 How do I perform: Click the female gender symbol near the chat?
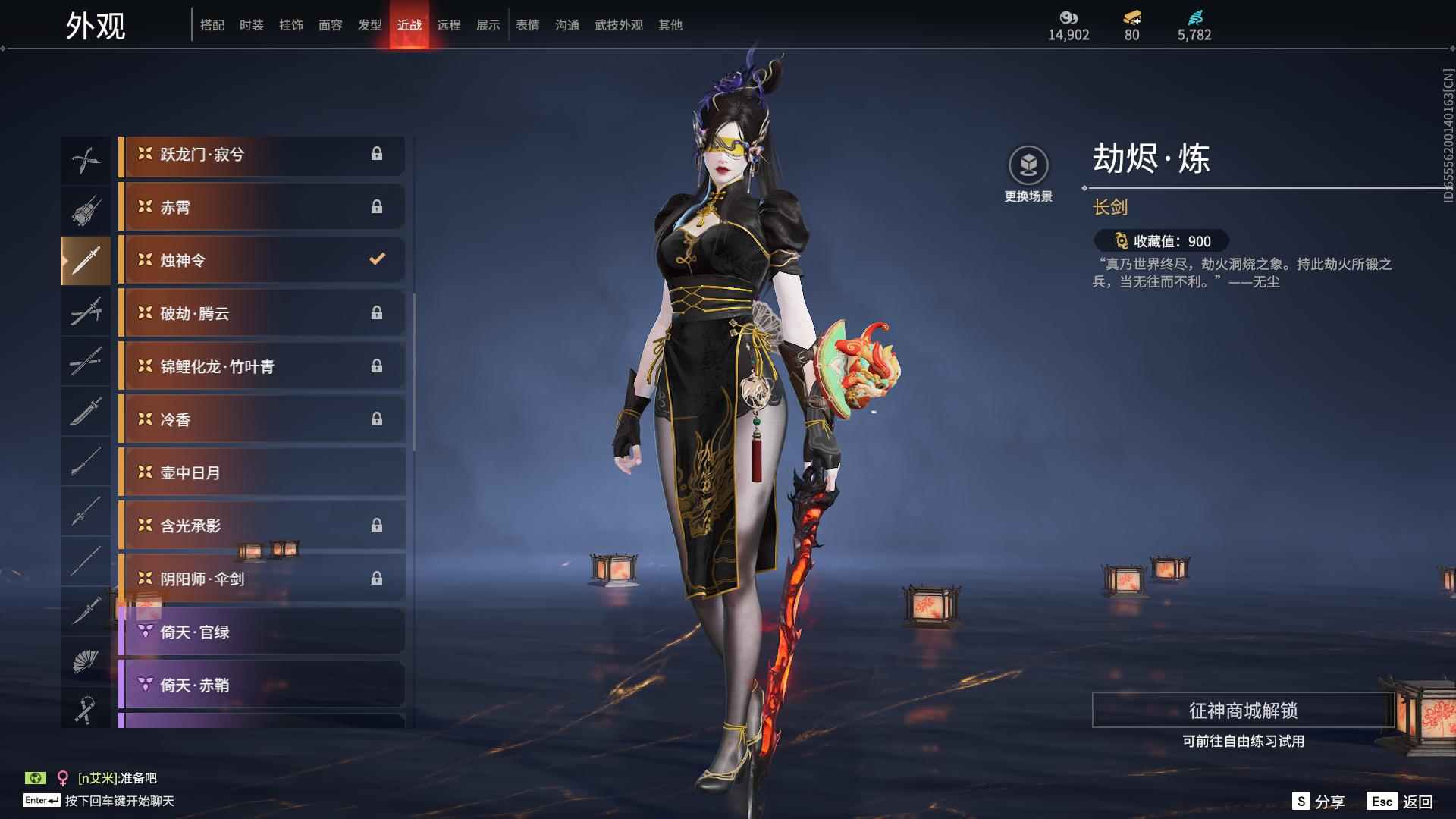[x=63, y=777]
